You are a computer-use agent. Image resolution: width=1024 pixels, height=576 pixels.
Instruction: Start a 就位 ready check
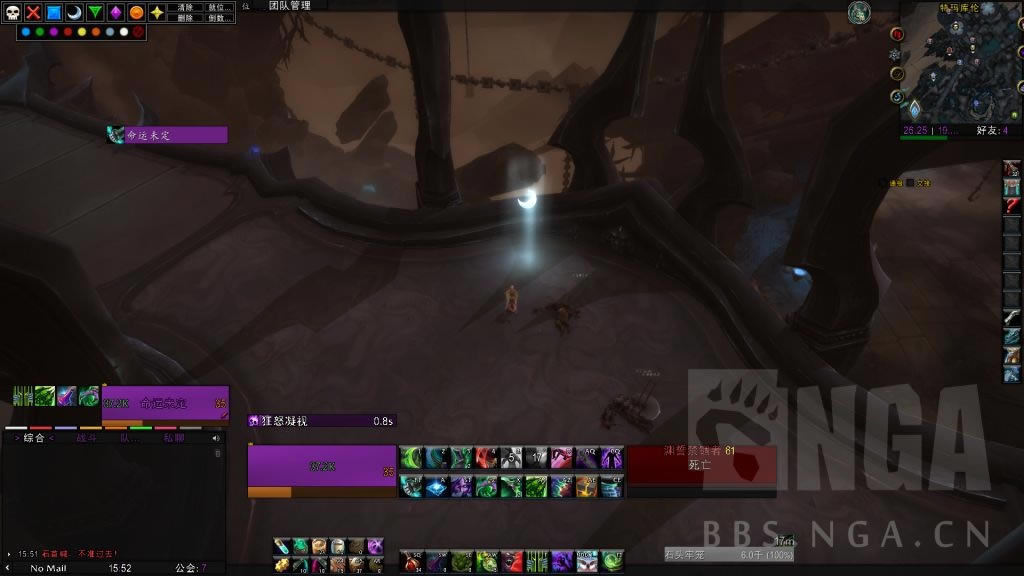pyautogui.click(x=218, y=7)
